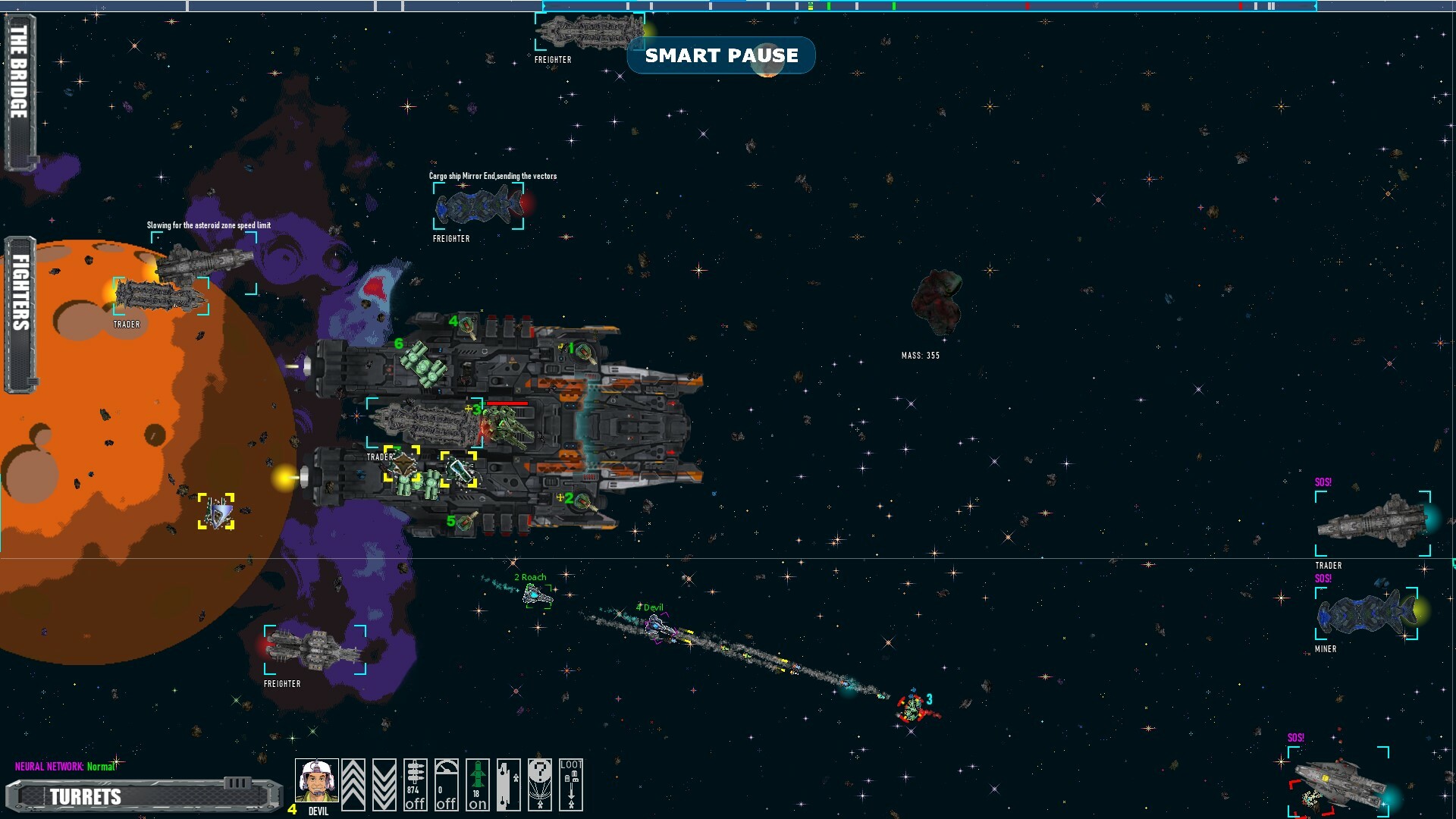
Task: Click the downward chevrons to decrease throttle
Action: tap(384, 785)
